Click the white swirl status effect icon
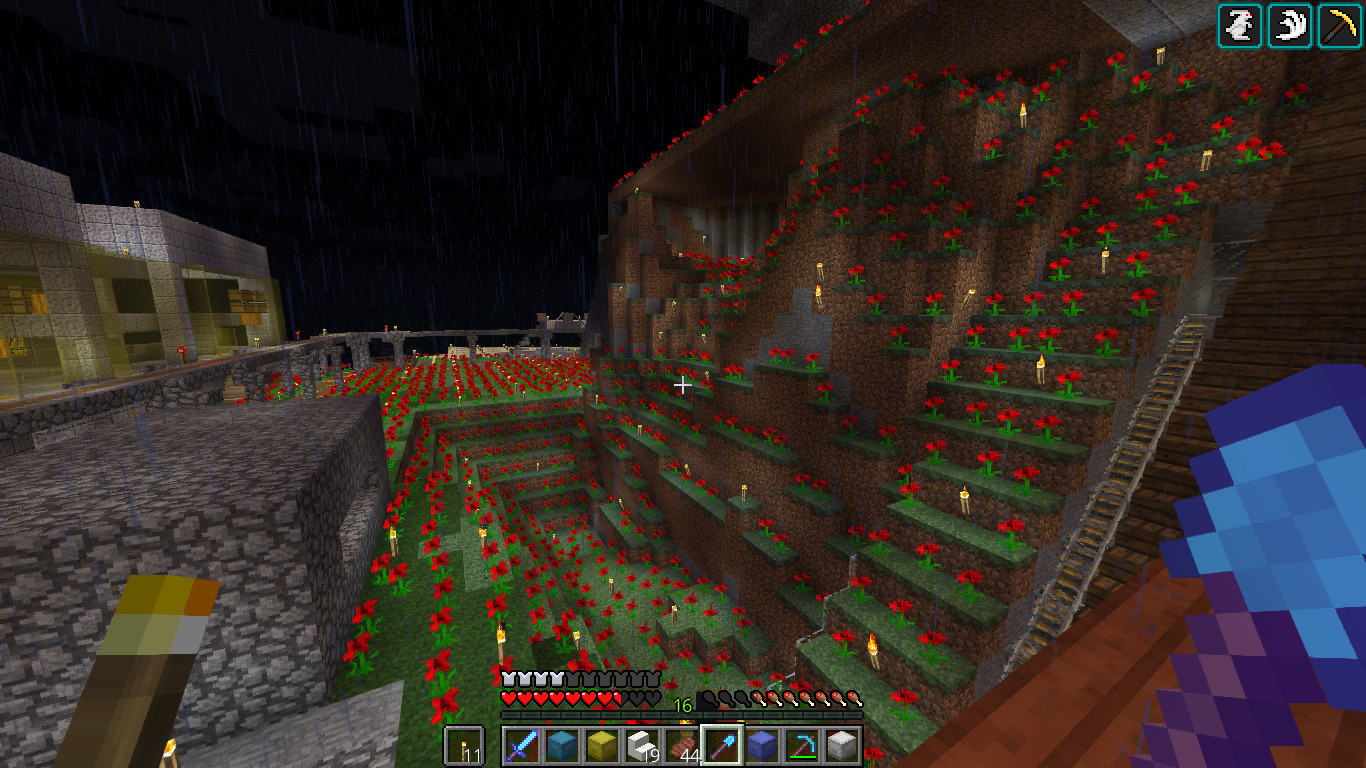Viewport: 1366px width, 768px height. [1290, 26]
